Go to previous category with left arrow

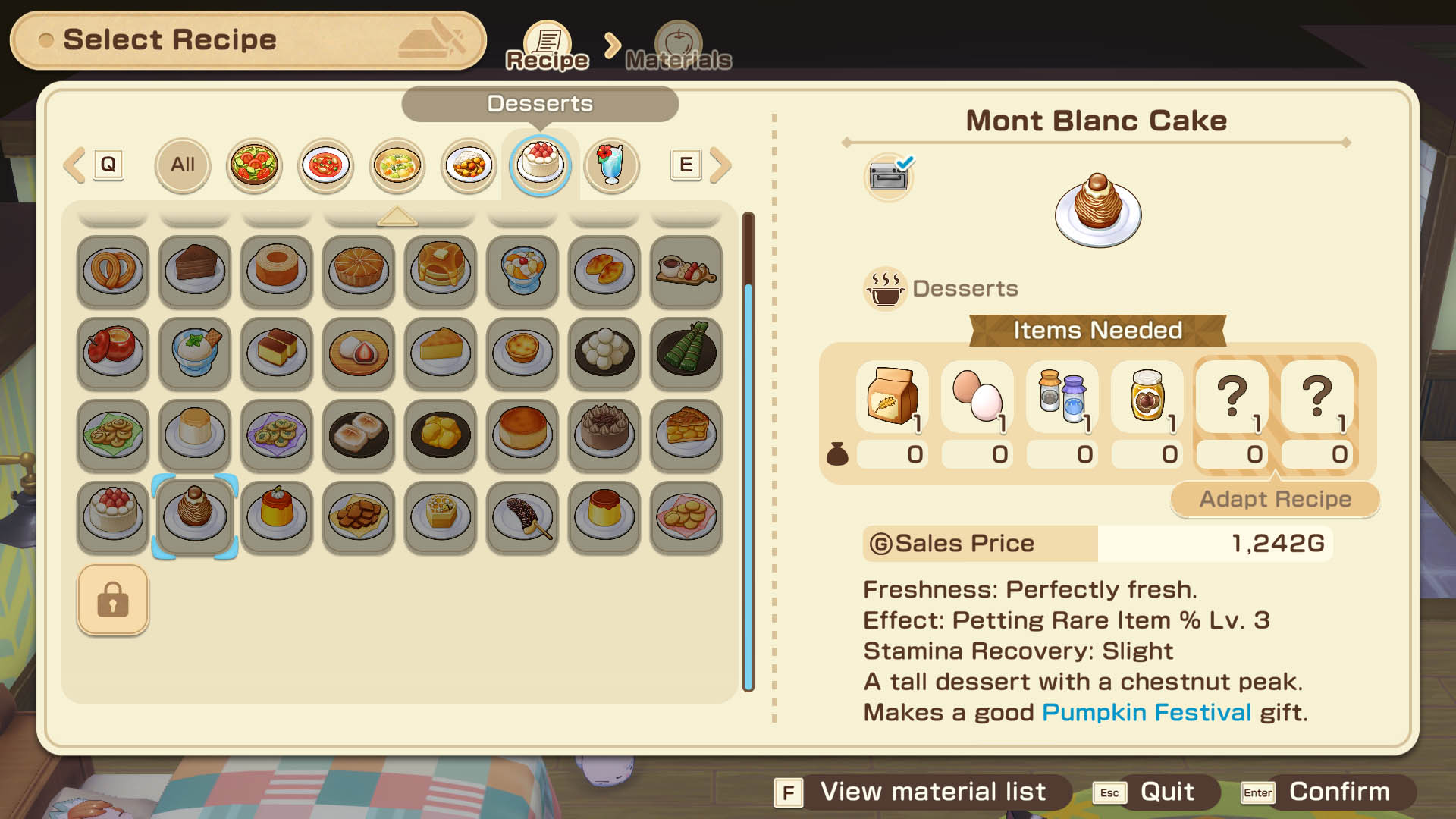click(x=74, y=165)
